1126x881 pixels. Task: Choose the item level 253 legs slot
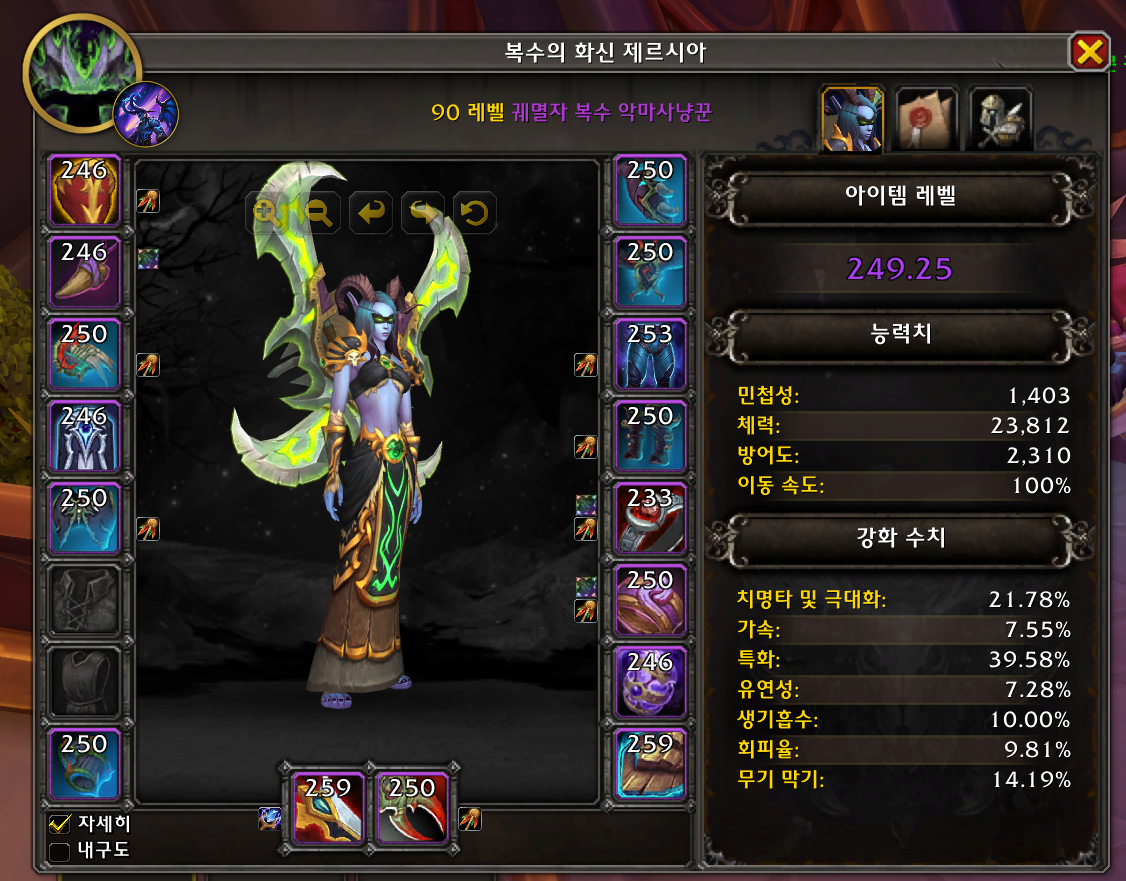(x=651, y=353)
